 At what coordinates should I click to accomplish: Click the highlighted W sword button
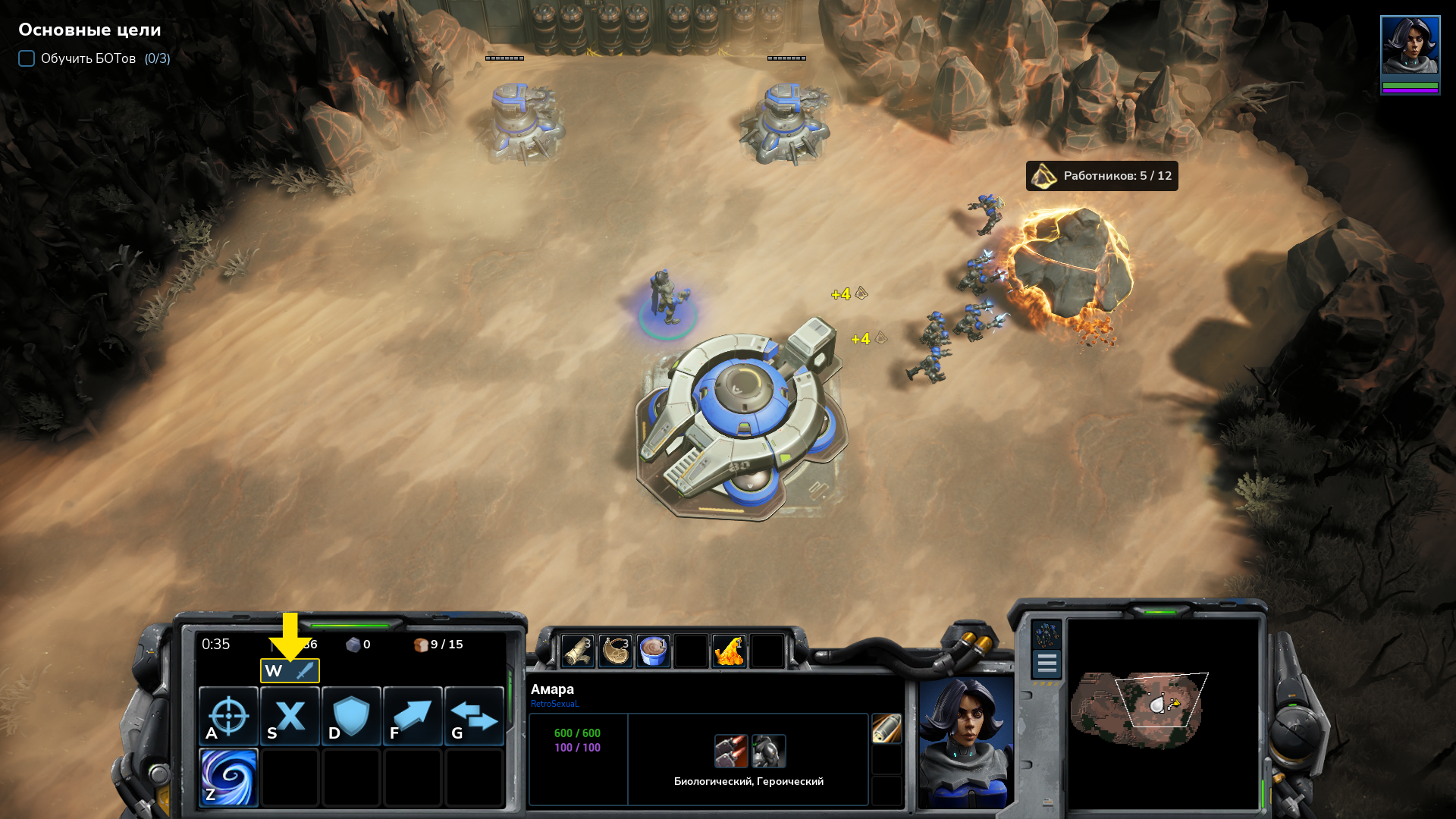click(290, 670)
